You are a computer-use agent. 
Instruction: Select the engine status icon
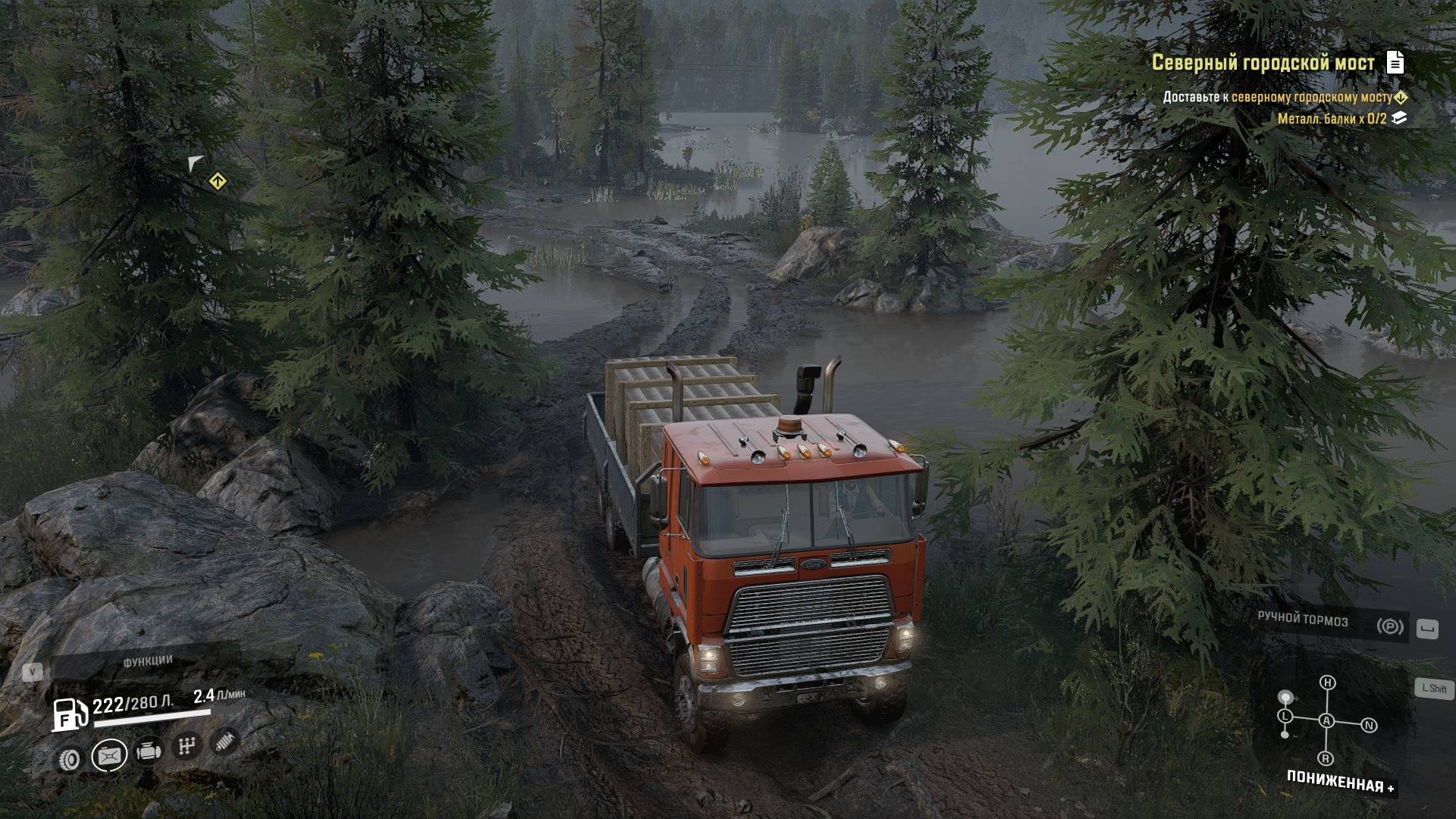coord(148,752)
